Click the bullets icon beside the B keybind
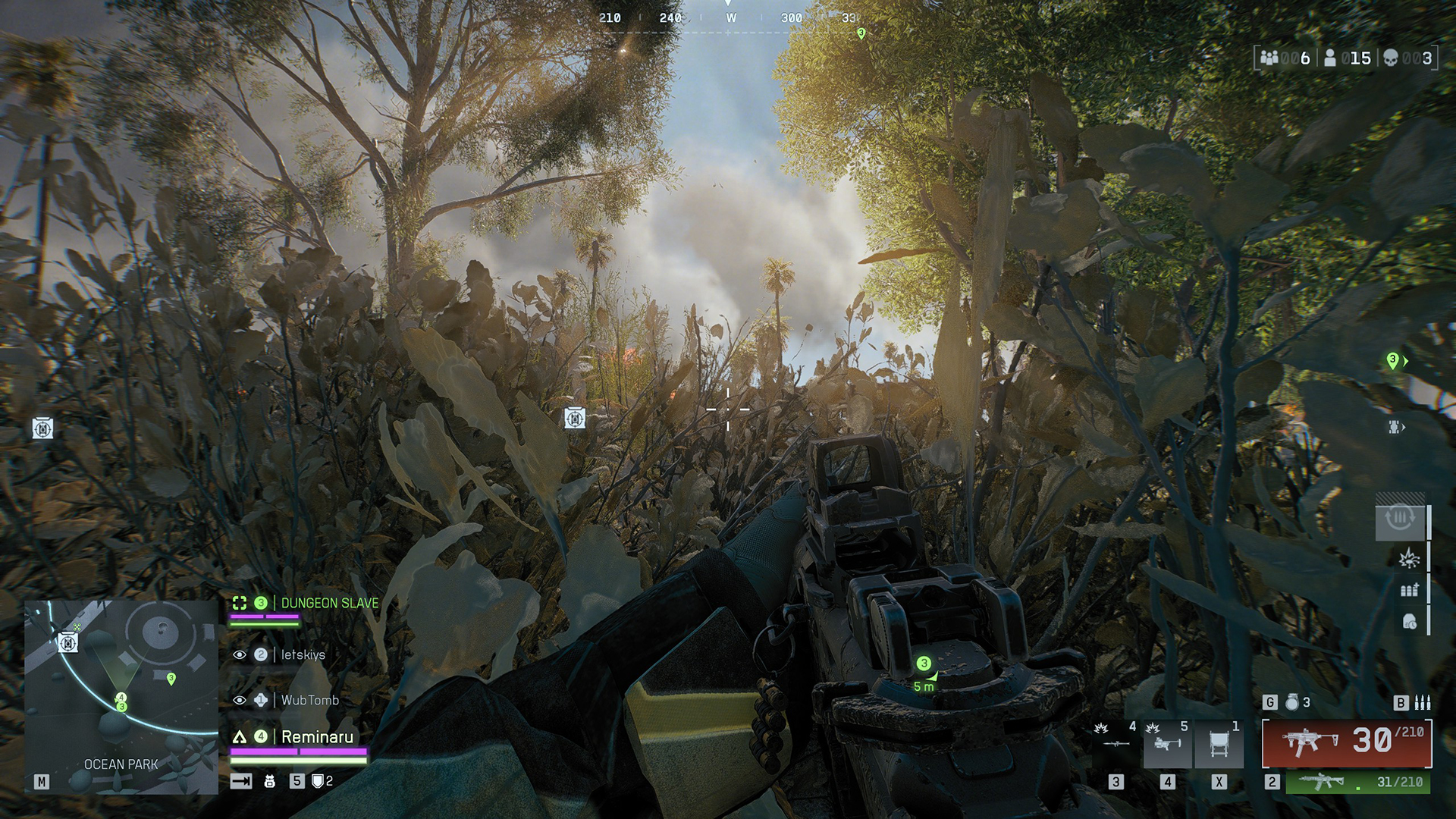Screen dimensions: 1456x819 pos(1425,703)
